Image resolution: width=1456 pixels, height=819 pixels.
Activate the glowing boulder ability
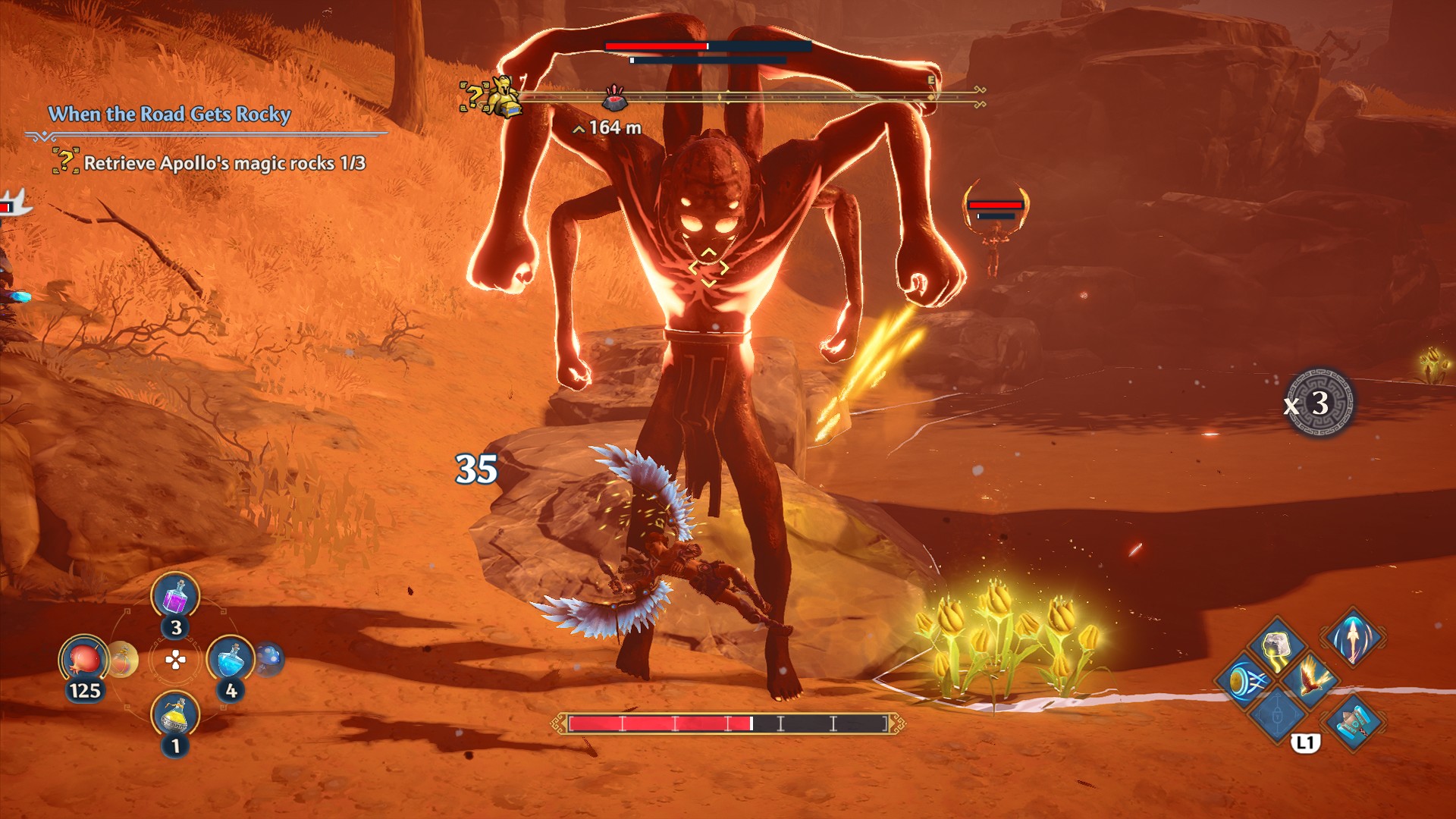[x=1278, y=648]
